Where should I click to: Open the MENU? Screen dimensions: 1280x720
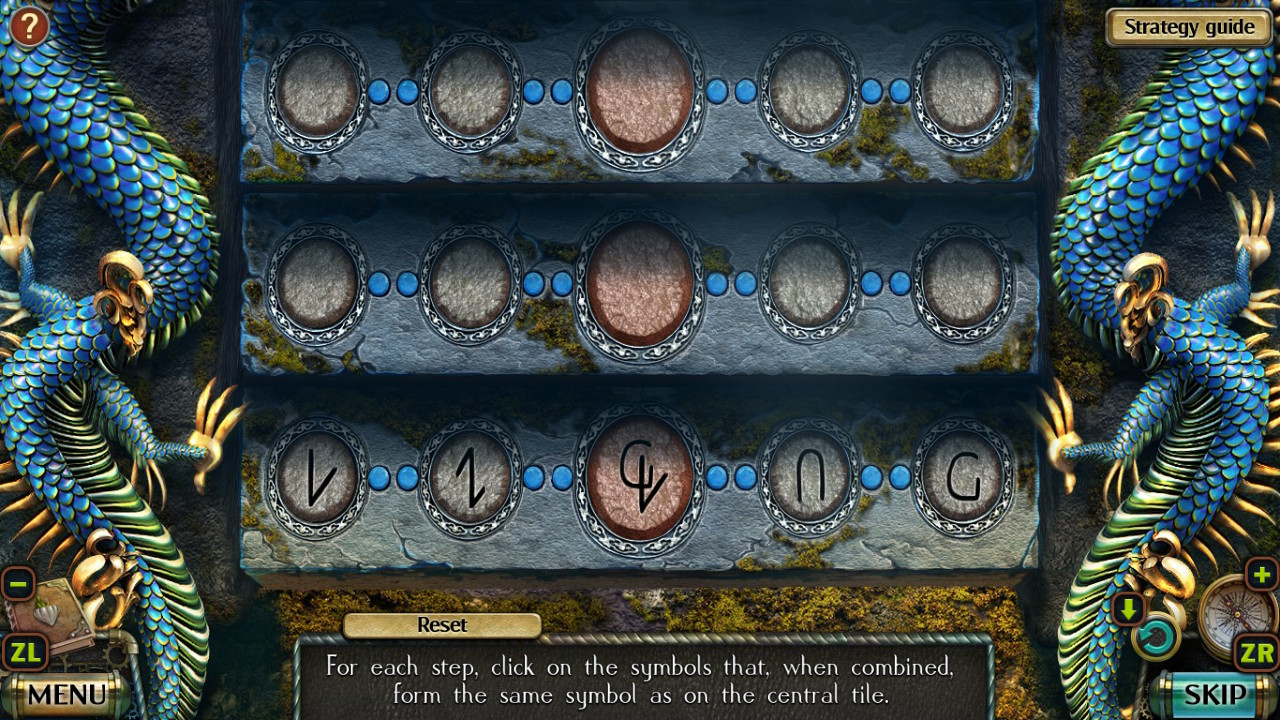click(x=65, y=692)
